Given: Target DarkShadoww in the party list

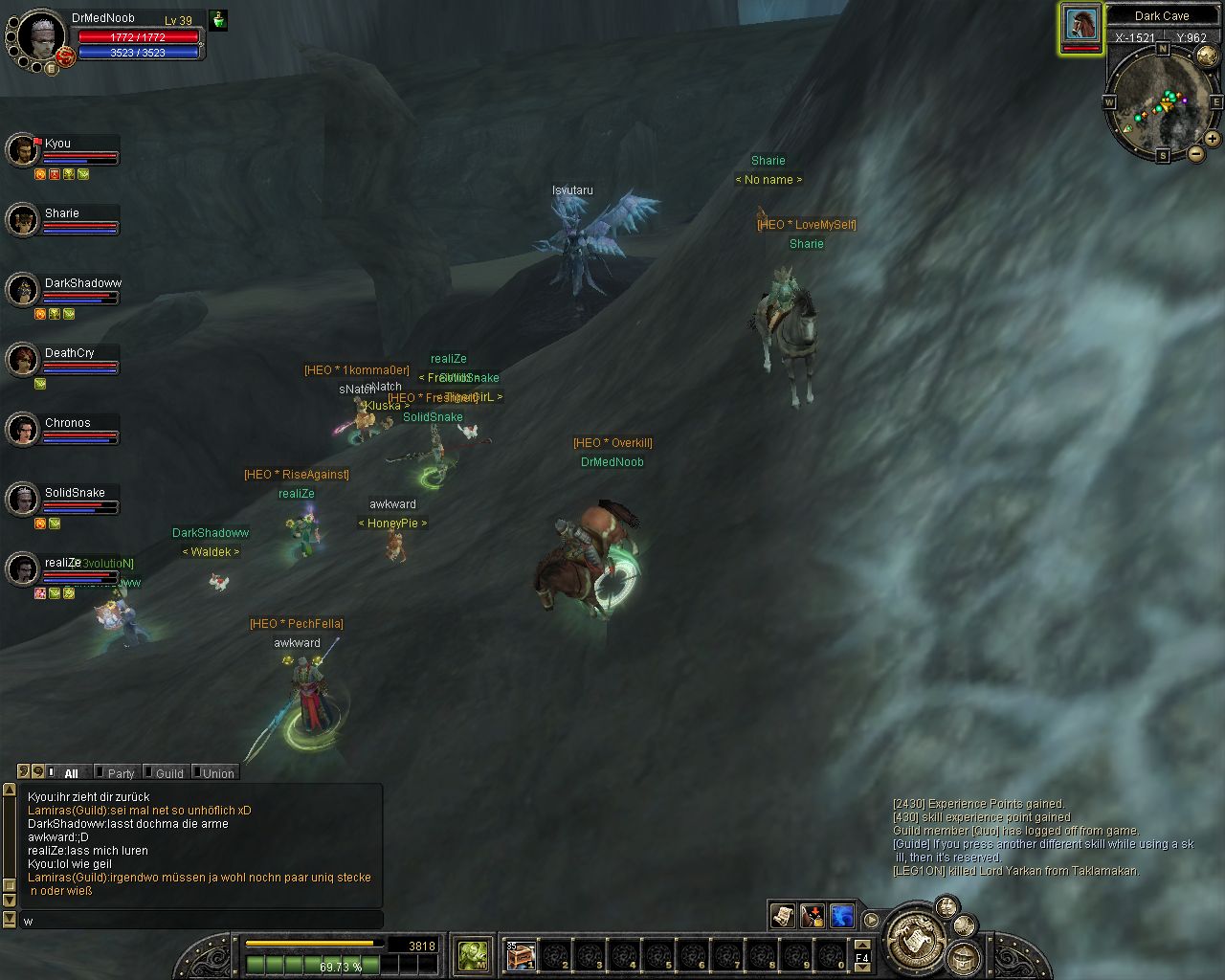Looking at the screenshot, I should [x=22, y=290].
